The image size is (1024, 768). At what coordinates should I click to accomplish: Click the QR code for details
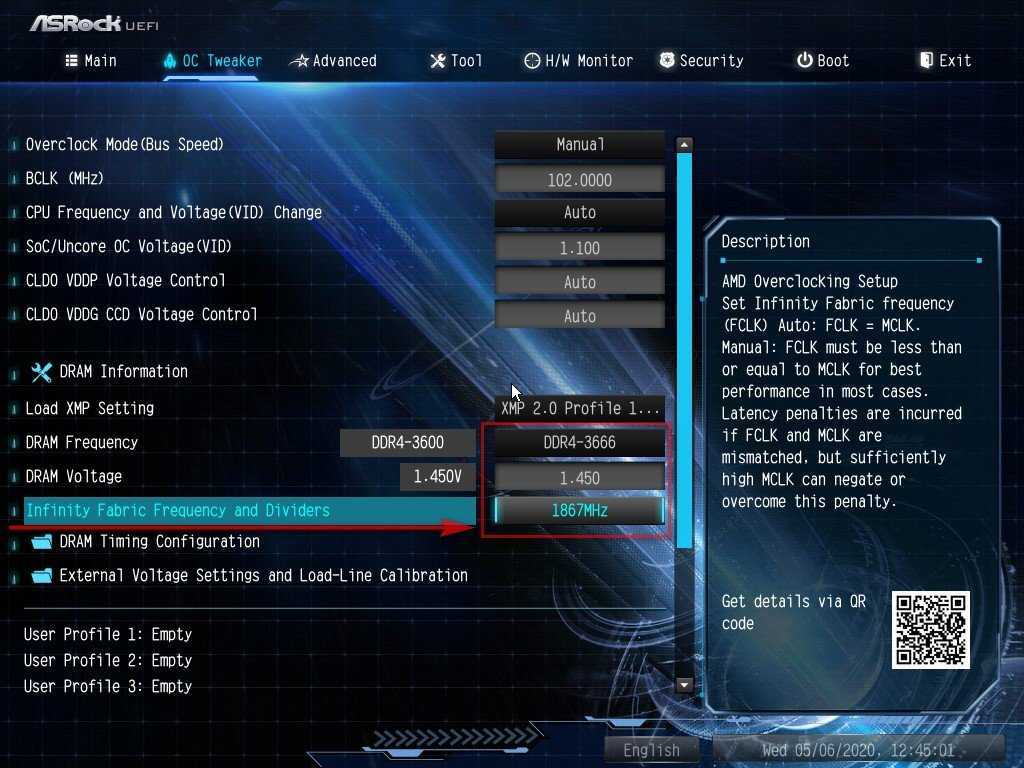pos(930,630)
